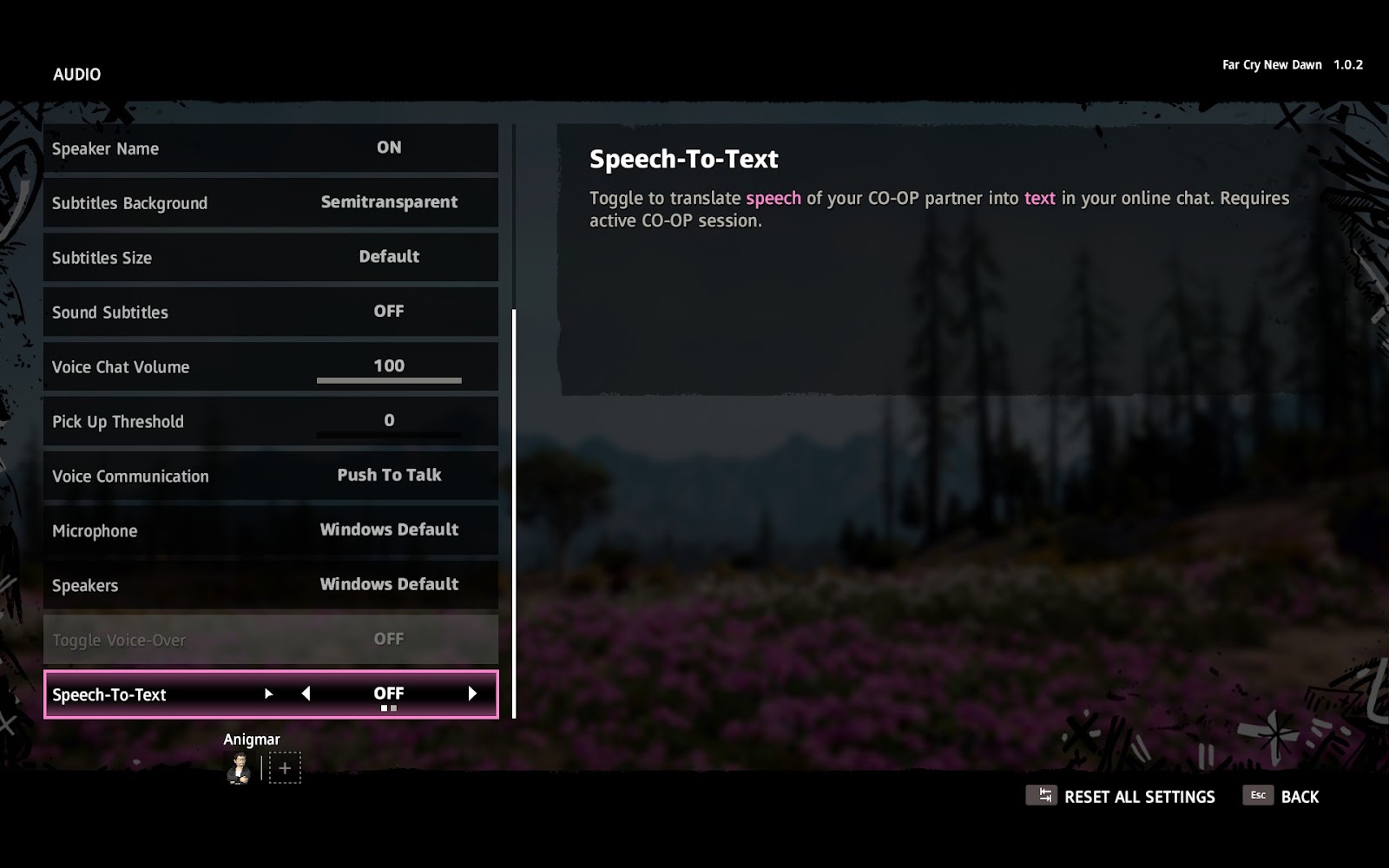Click the greyed-out Toggle Voice-Over row

click(x=270, y=640)
